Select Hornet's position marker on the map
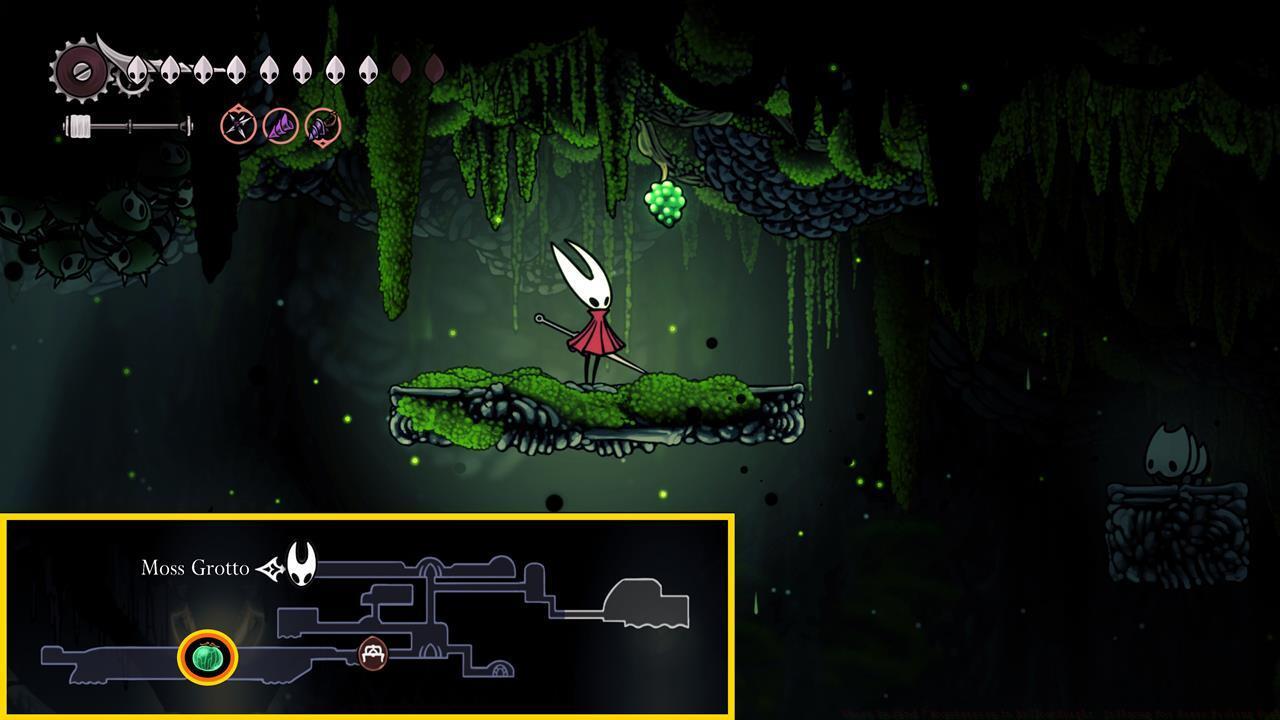The image size is (1280, 720). click(301, 564)
